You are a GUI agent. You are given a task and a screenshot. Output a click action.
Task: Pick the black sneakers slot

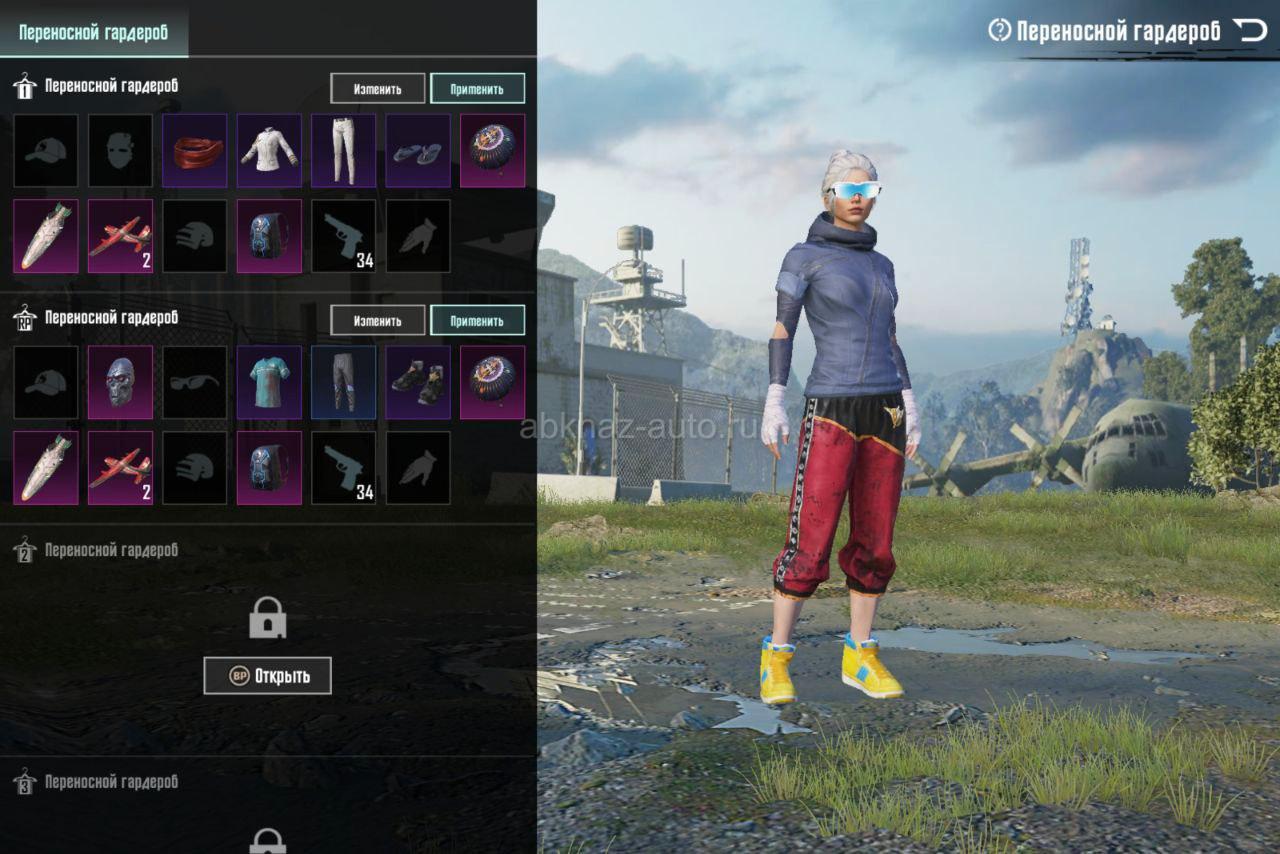[418, 382]
